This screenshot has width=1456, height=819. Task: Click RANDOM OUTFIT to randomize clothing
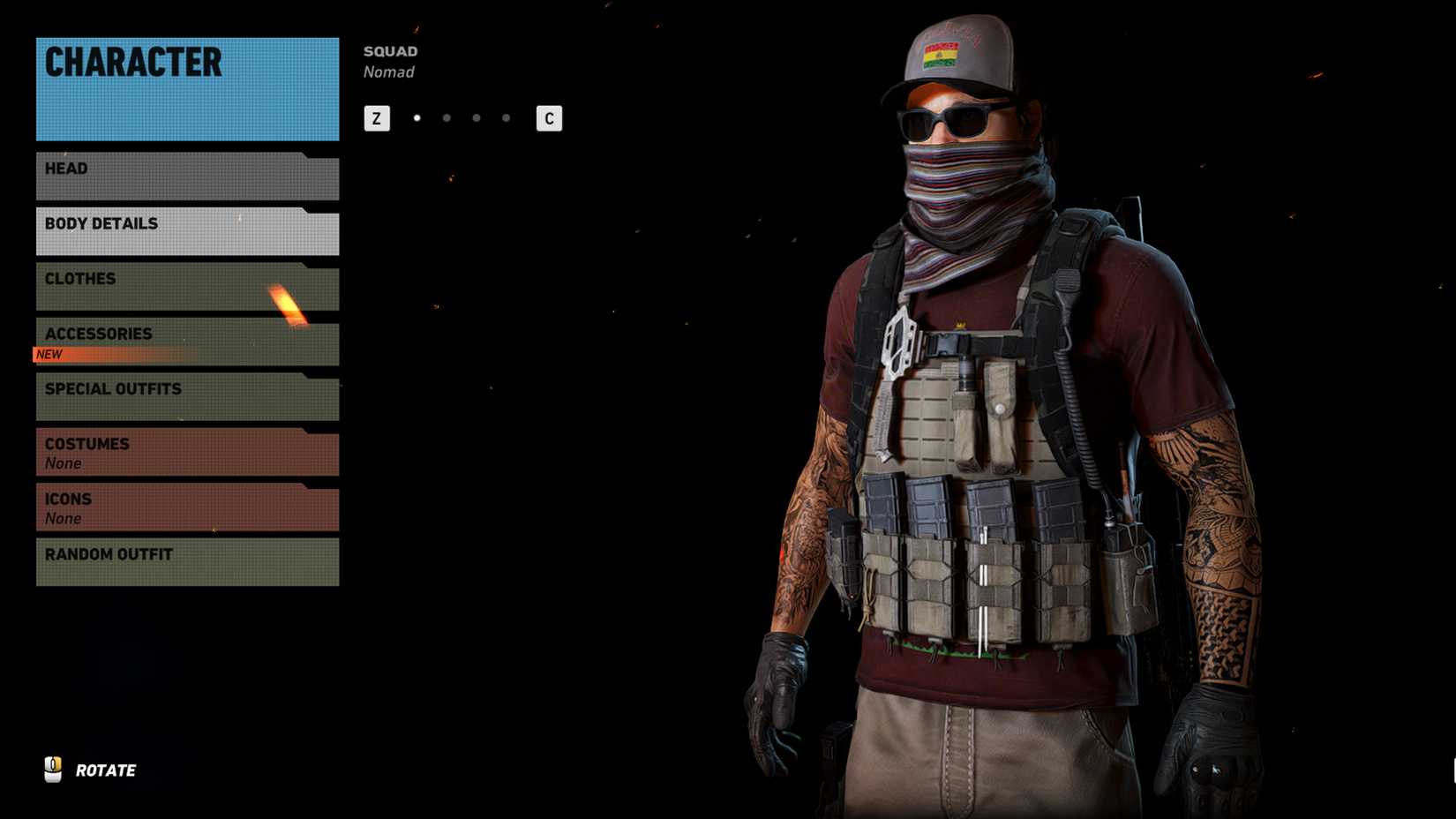[x=186, y=561]
